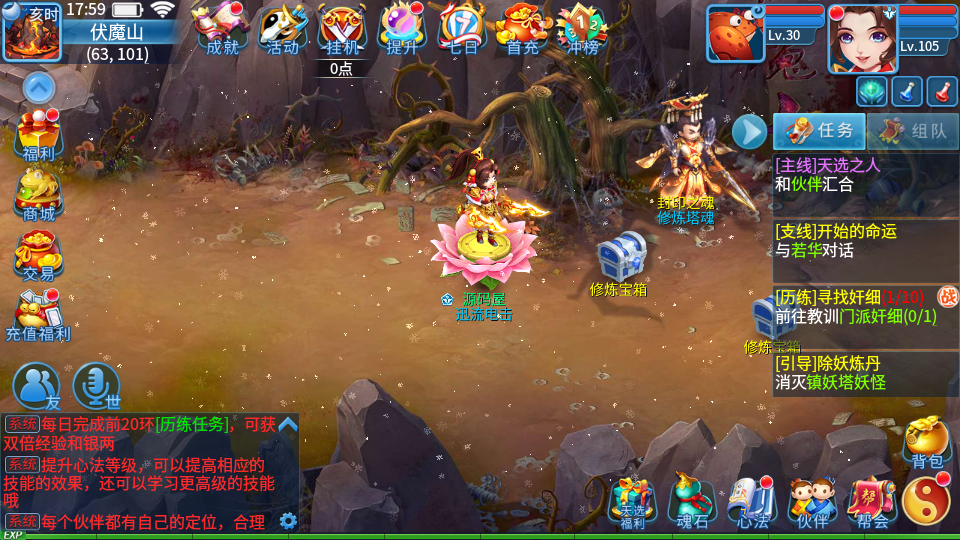Open the 背包 backpack
Image resolution: width=960 pixels, height=540 pixels.
927,442
